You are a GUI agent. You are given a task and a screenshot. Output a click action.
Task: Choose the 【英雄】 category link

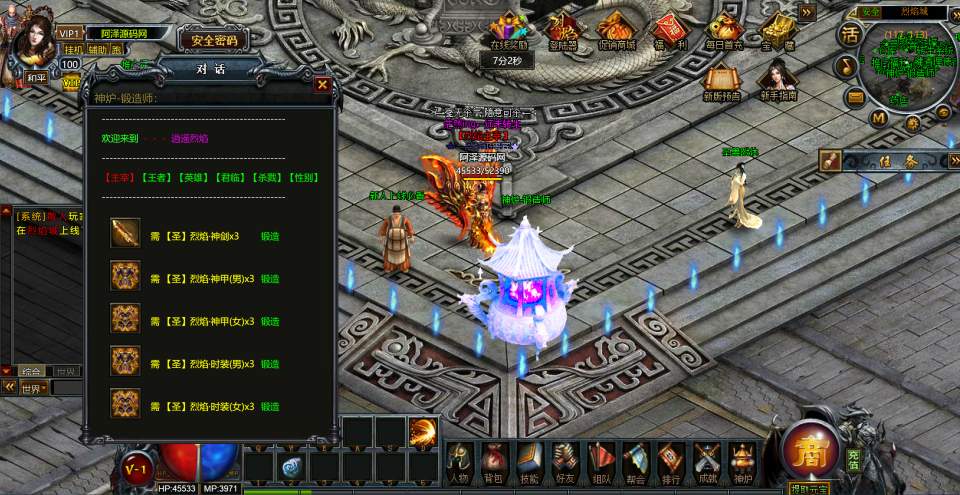191,177
